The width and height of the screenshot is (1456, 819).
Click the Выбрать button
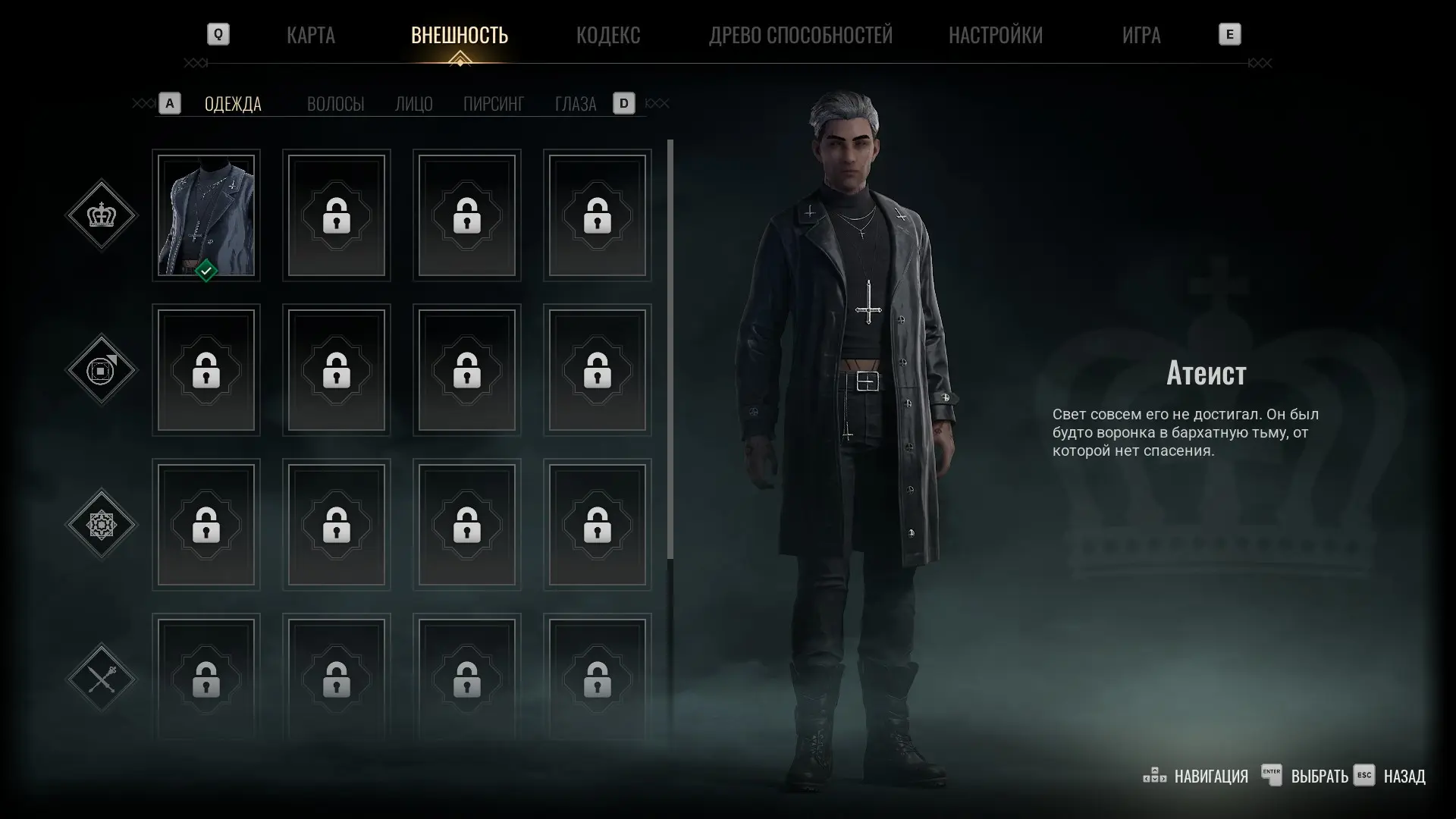(1319, 777)
